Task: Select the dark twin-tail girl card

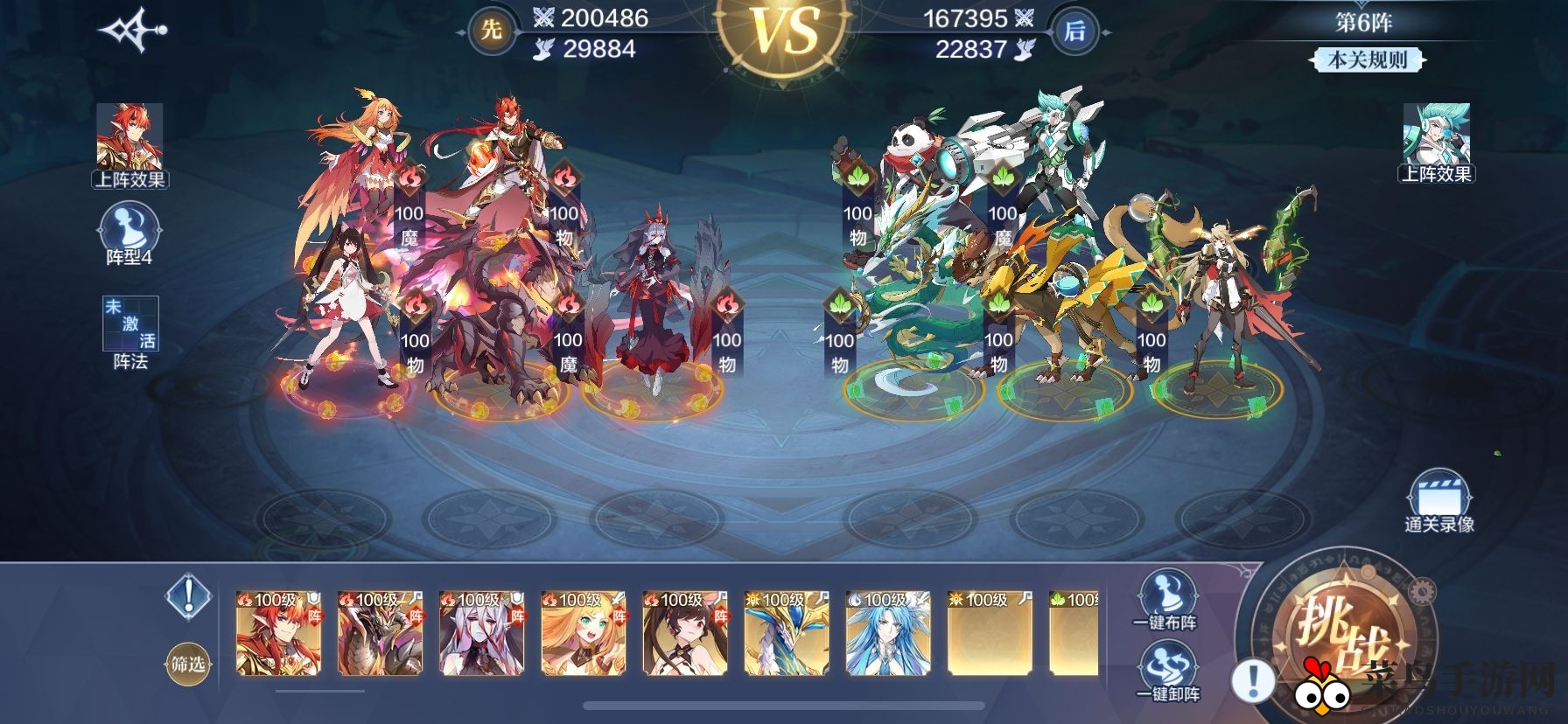Action: (x=684, y=633)
